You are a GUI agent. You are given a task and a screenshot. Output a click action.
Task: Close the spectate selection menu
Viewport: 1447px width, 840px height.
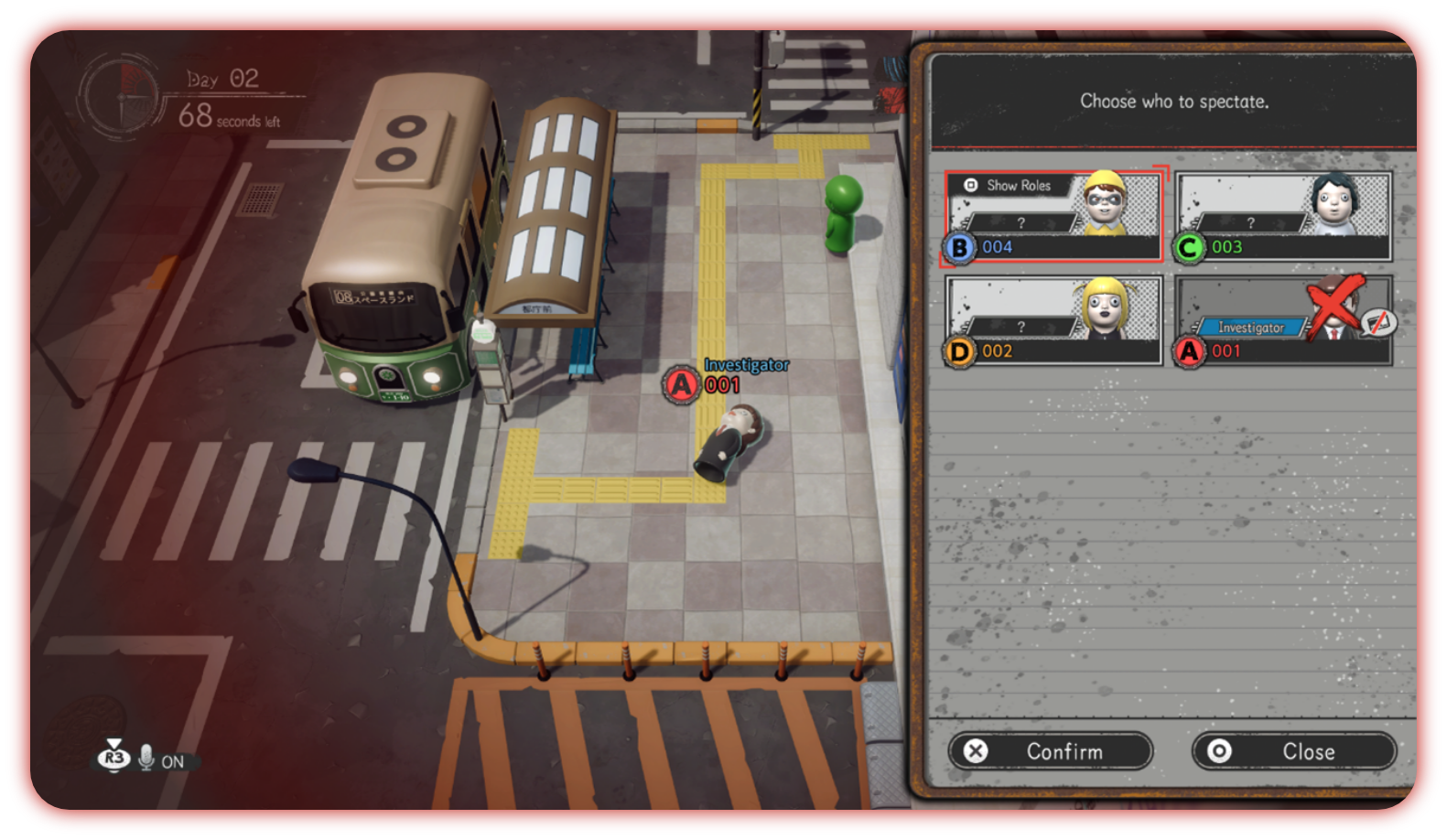tap(1293, 750)
